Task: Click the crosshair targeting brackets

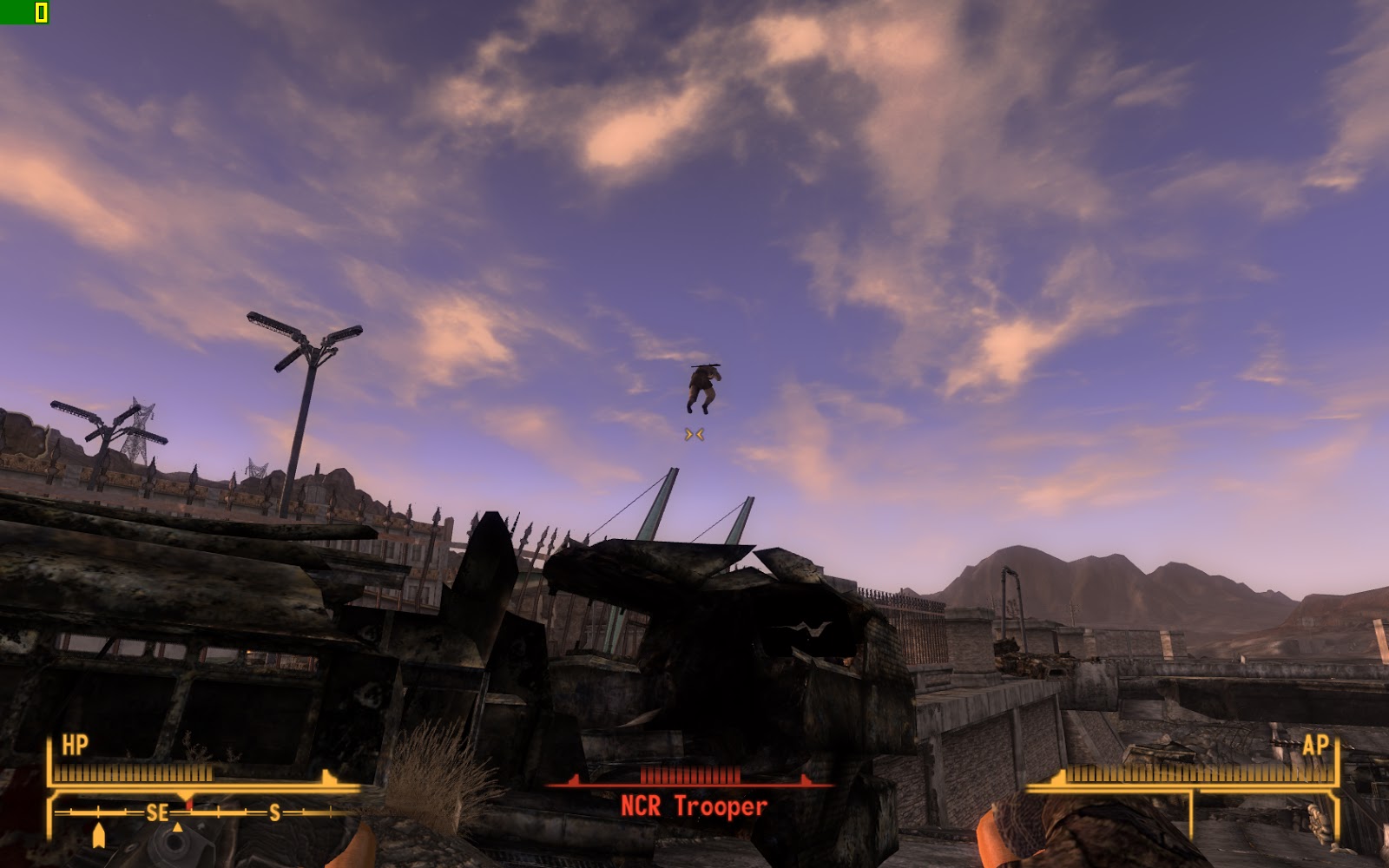Action: pos(694,434)
